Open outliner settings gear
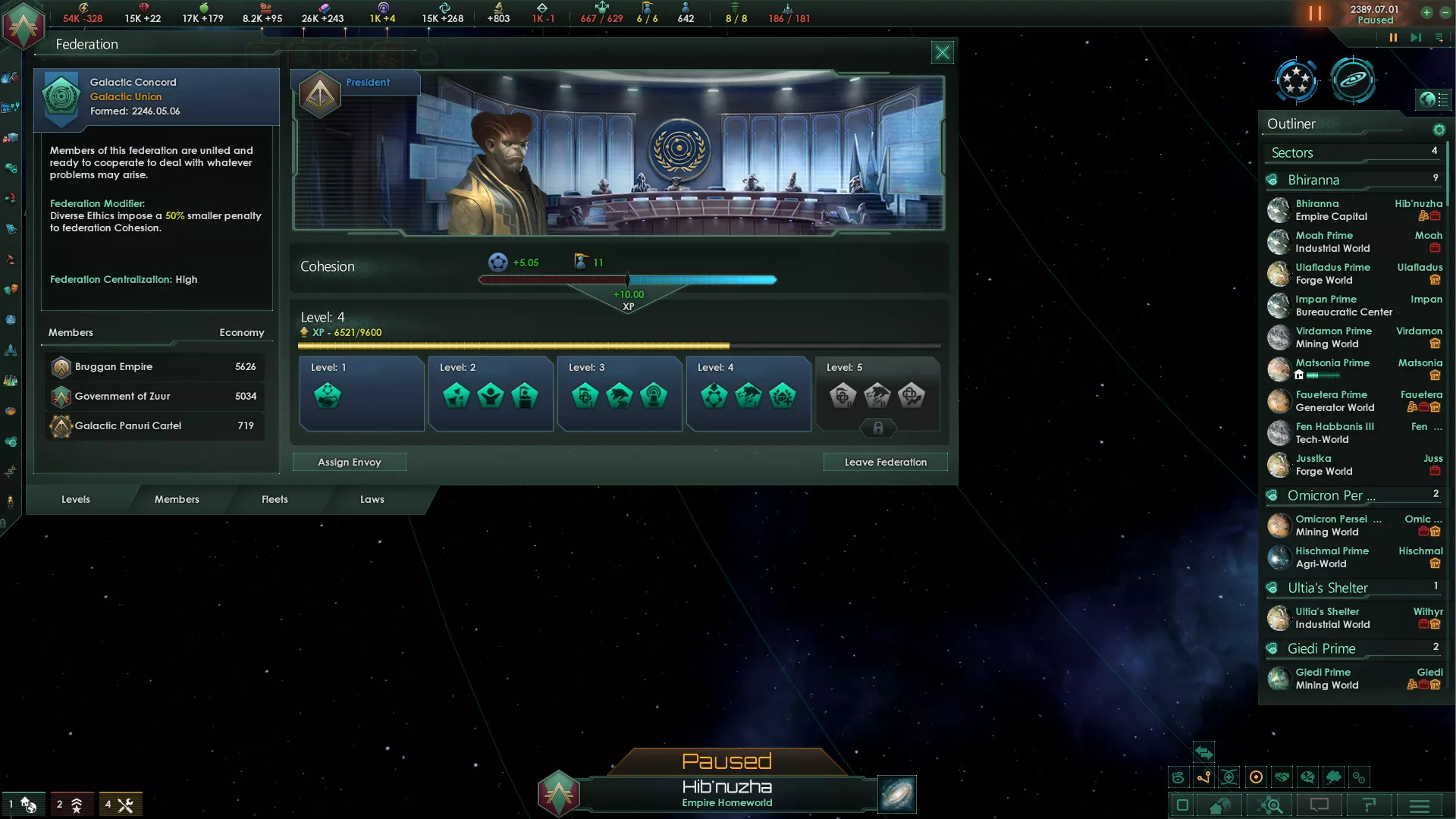 click(x=1439, y=130)
